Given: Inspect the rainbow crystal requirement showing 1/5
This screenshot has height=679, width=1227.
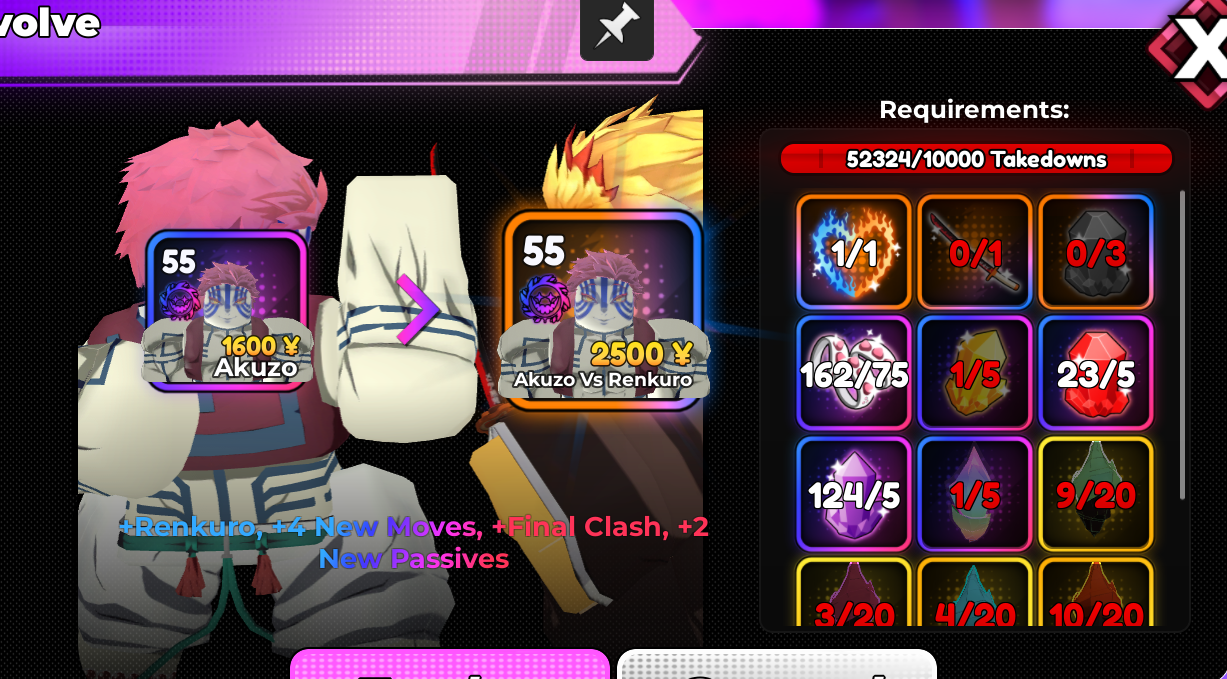Looking at the screenshot, I should 974,494.
